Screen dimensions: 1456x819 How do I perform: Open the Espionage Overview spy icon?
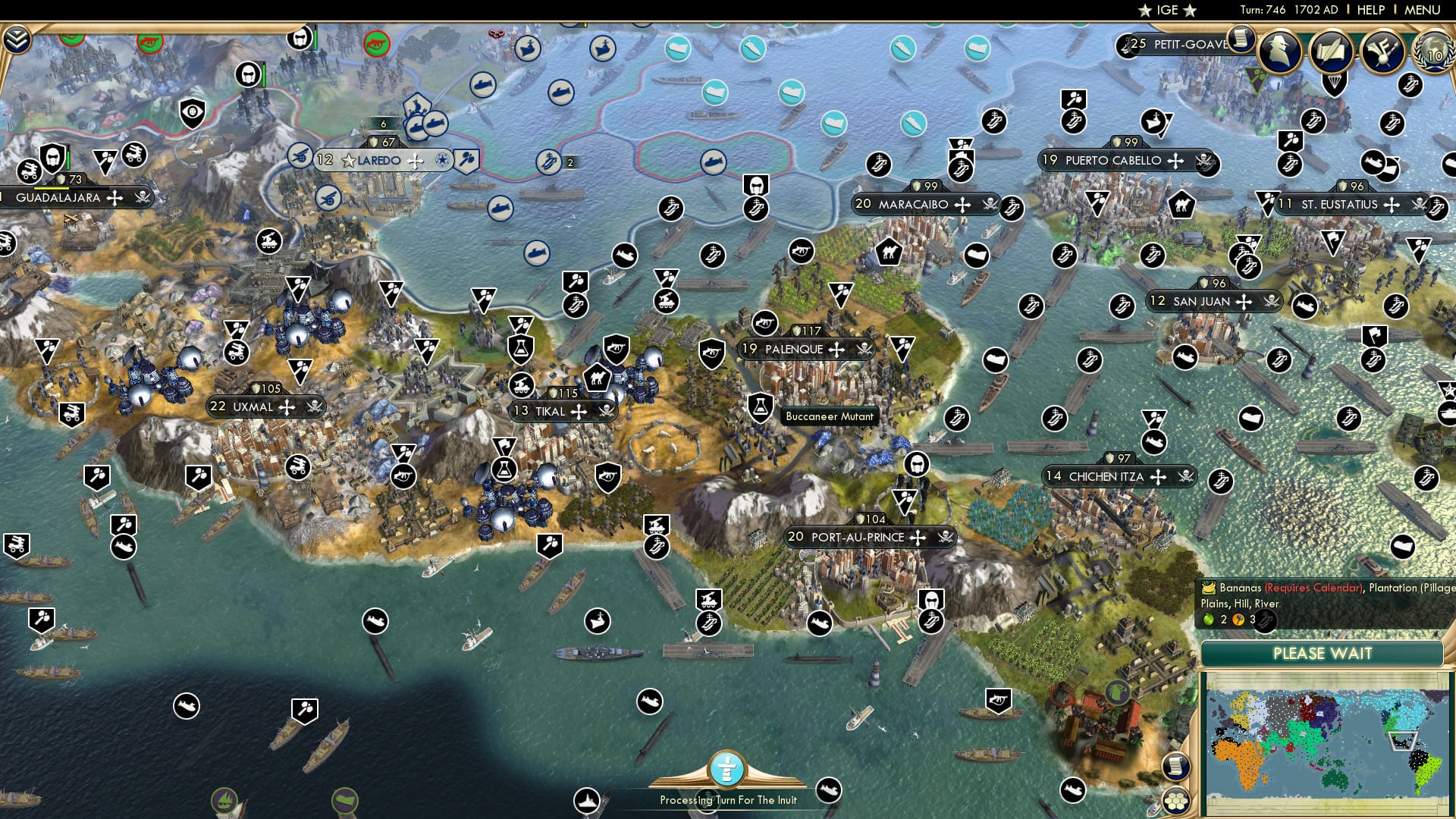pos(1279,52)
